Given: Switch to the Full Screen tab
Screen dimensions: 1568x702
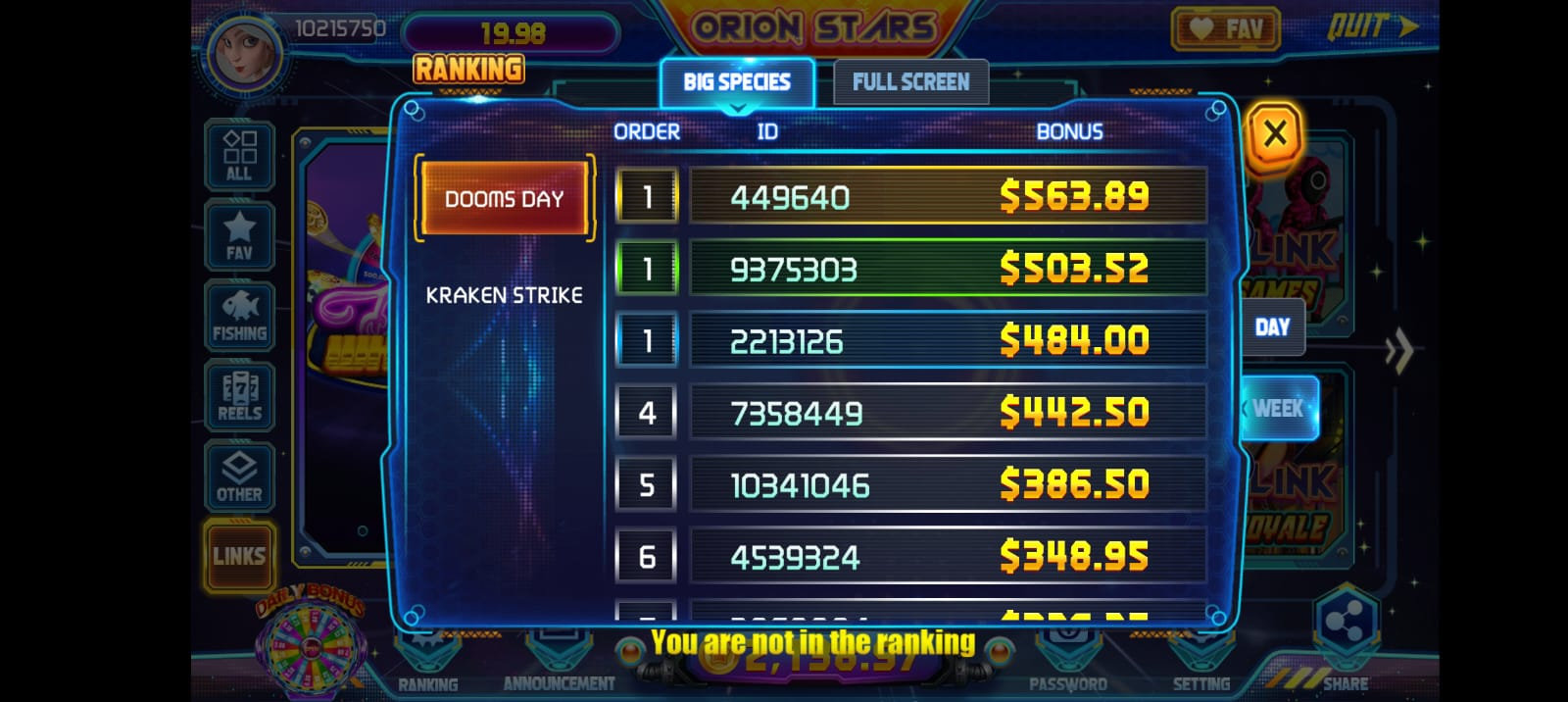Looking at the screenshot, I should 910,82.
